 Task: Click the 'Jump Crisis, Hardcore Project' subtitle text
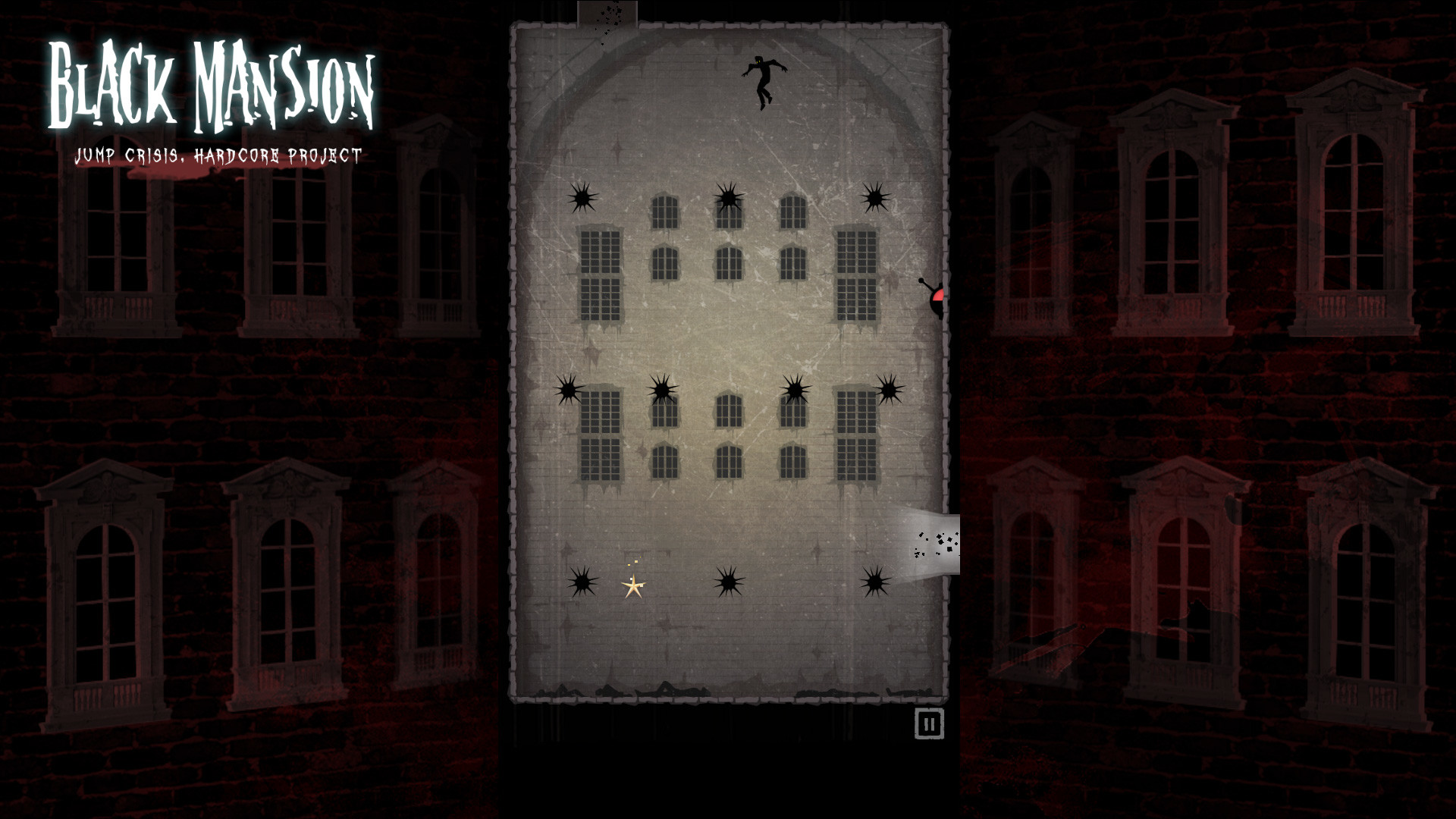pos(218,156)
